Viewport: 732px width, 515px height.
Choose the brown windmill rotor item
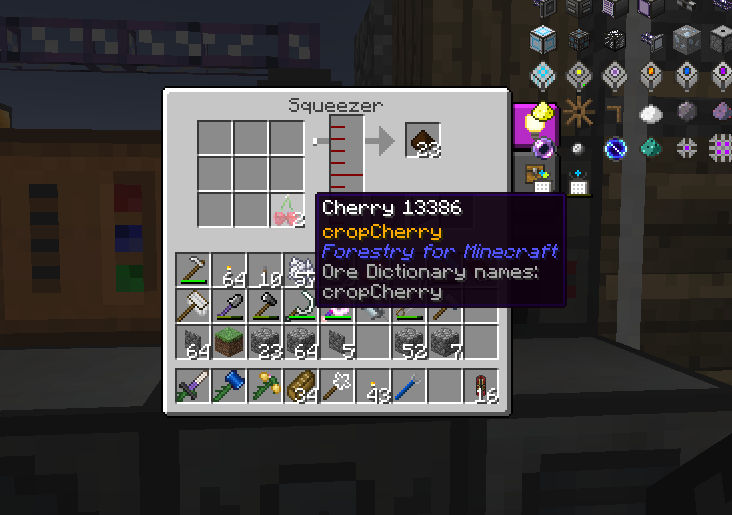point(578,112)
